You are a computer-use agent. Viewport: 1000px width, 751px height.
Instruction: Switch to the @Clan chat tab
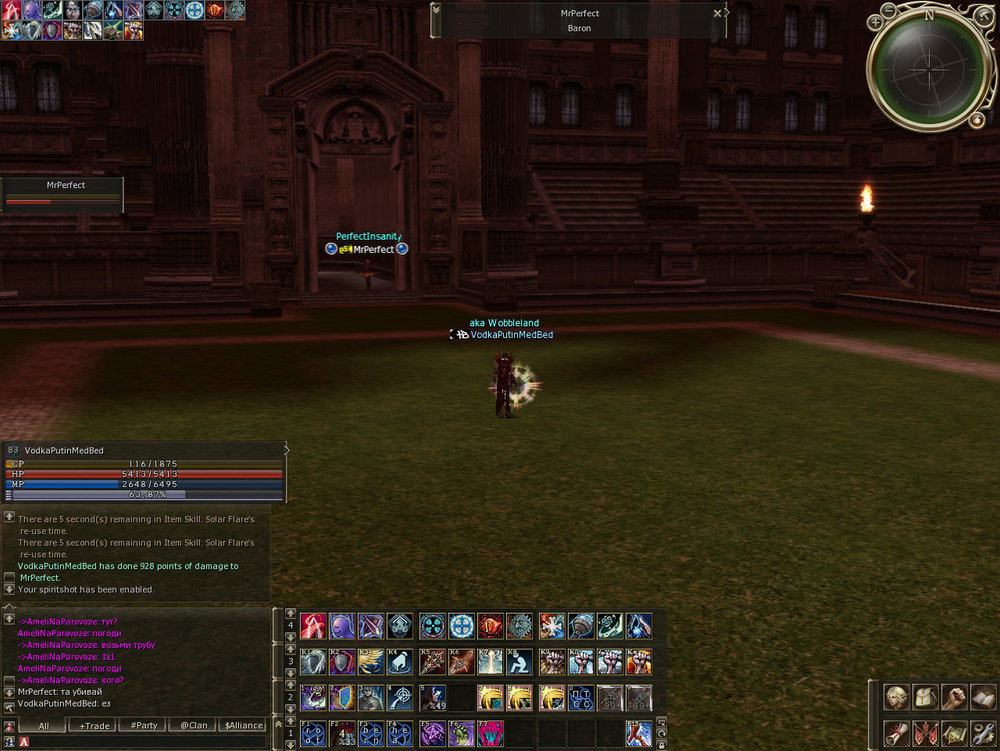coord(195,725)
